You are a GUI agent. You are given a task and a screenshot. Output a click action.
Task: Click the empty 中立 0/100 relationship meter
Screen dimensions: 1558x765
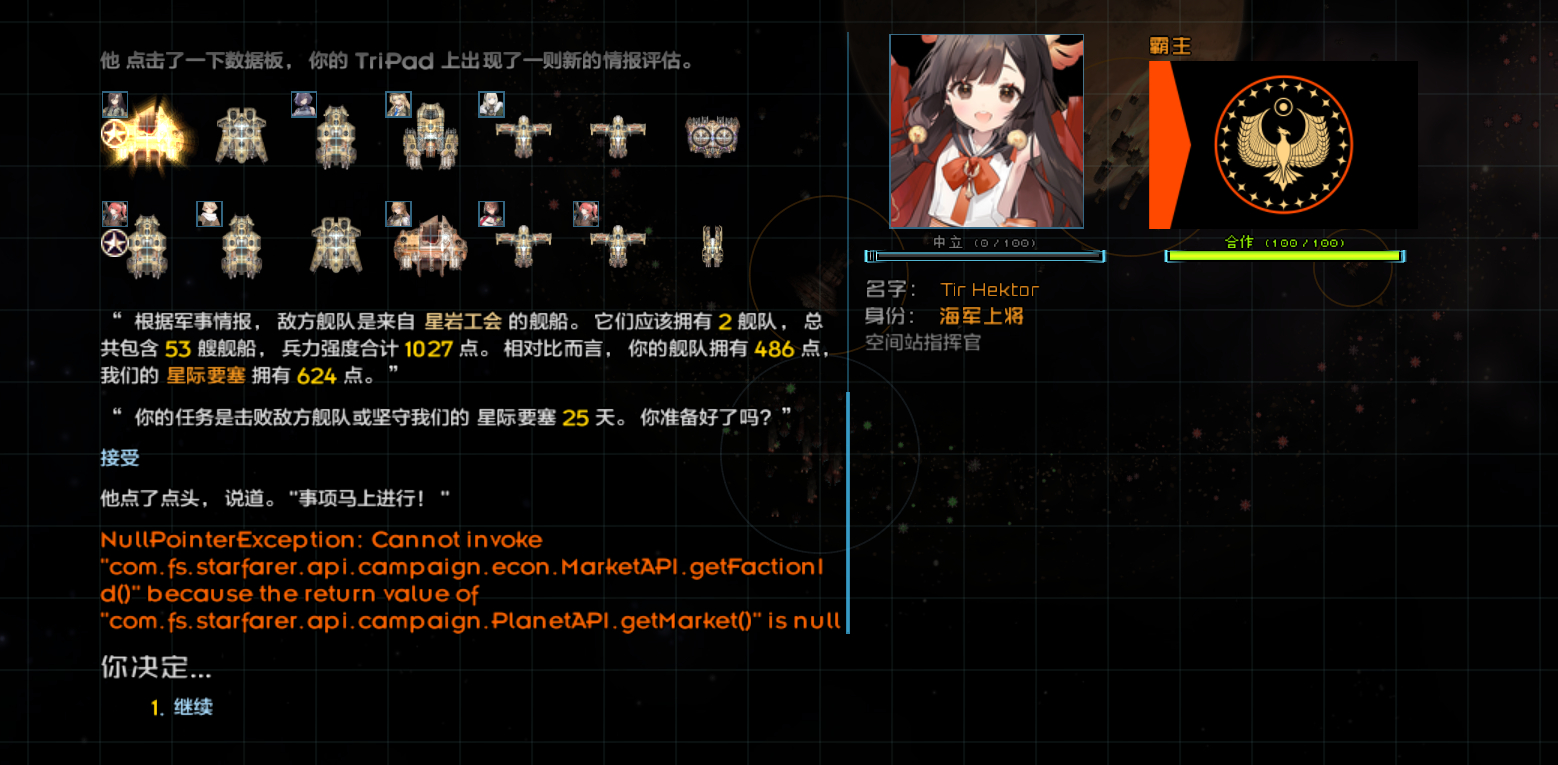pyautogui.click(x=985, y=257)
